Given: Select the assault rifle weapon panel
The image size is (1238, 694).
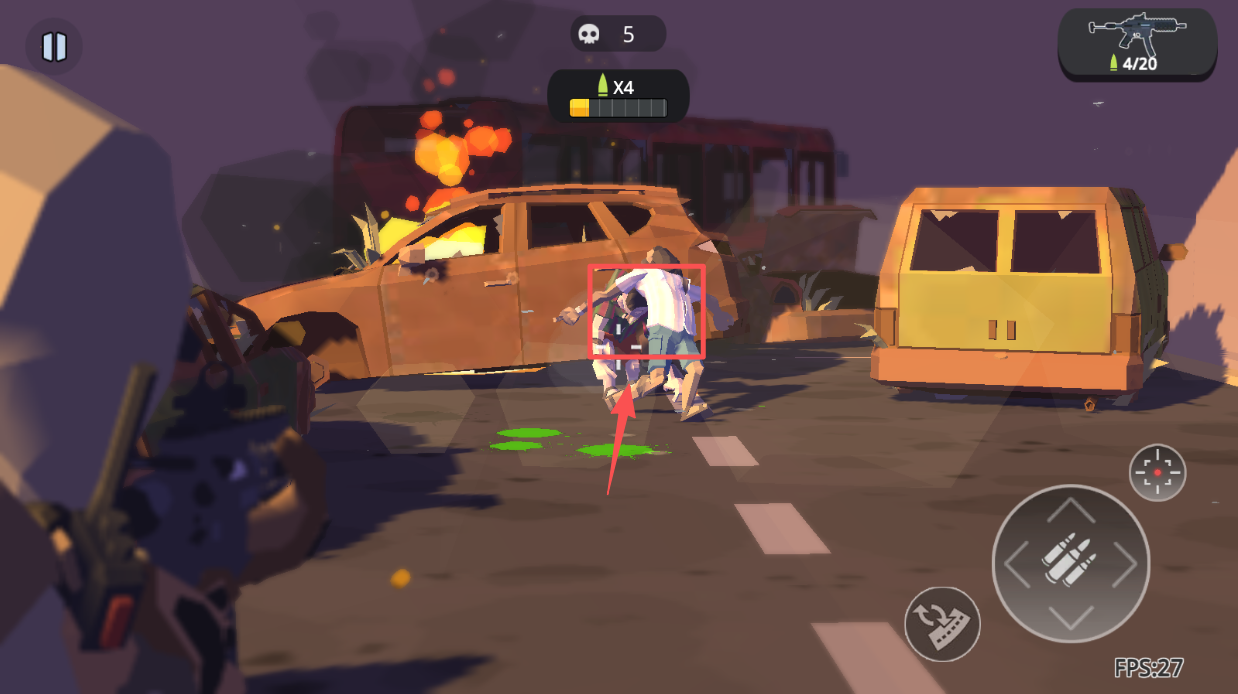Looking at the screenshot, I should pyautogui.click(x=1137, y=45).
